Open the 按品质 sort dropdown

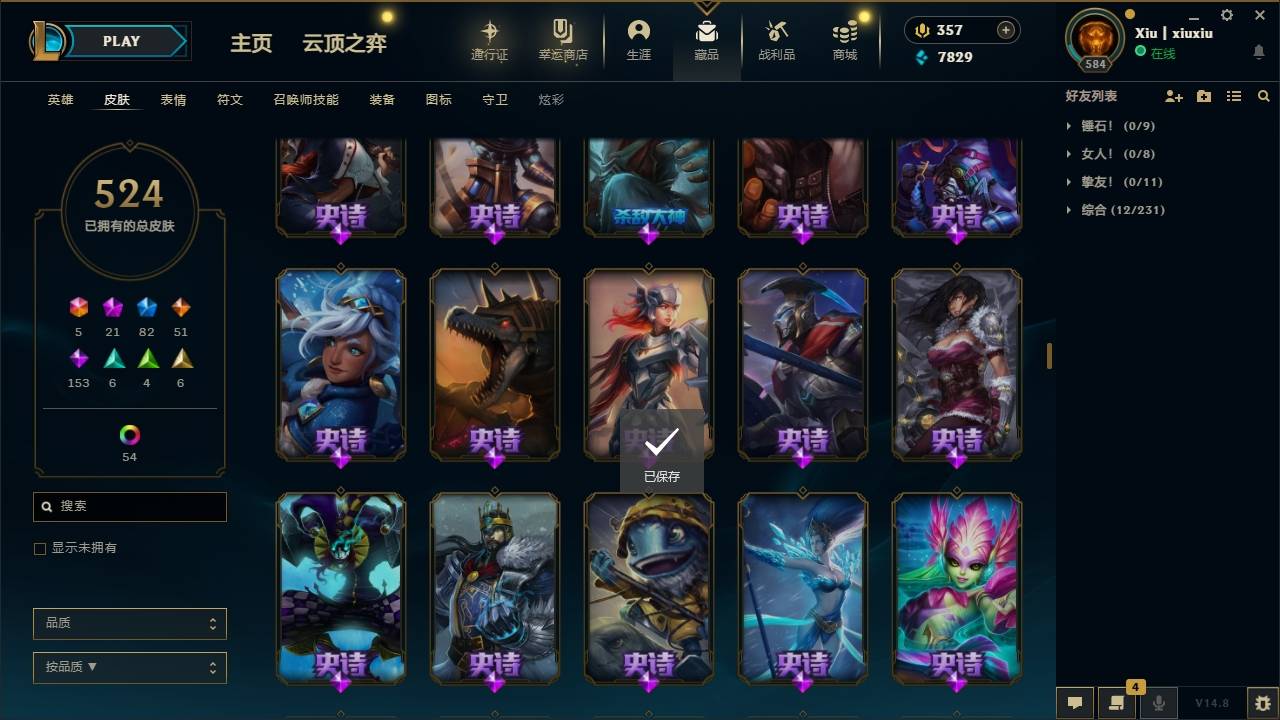[x=129, y=667]
